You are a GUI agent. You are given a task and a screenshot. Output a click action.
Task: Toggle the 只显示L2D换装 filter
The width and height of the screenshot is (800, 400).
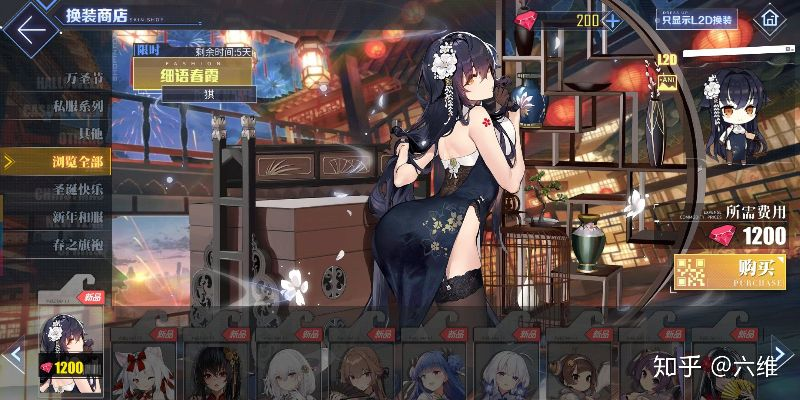(x=695, y=18)
